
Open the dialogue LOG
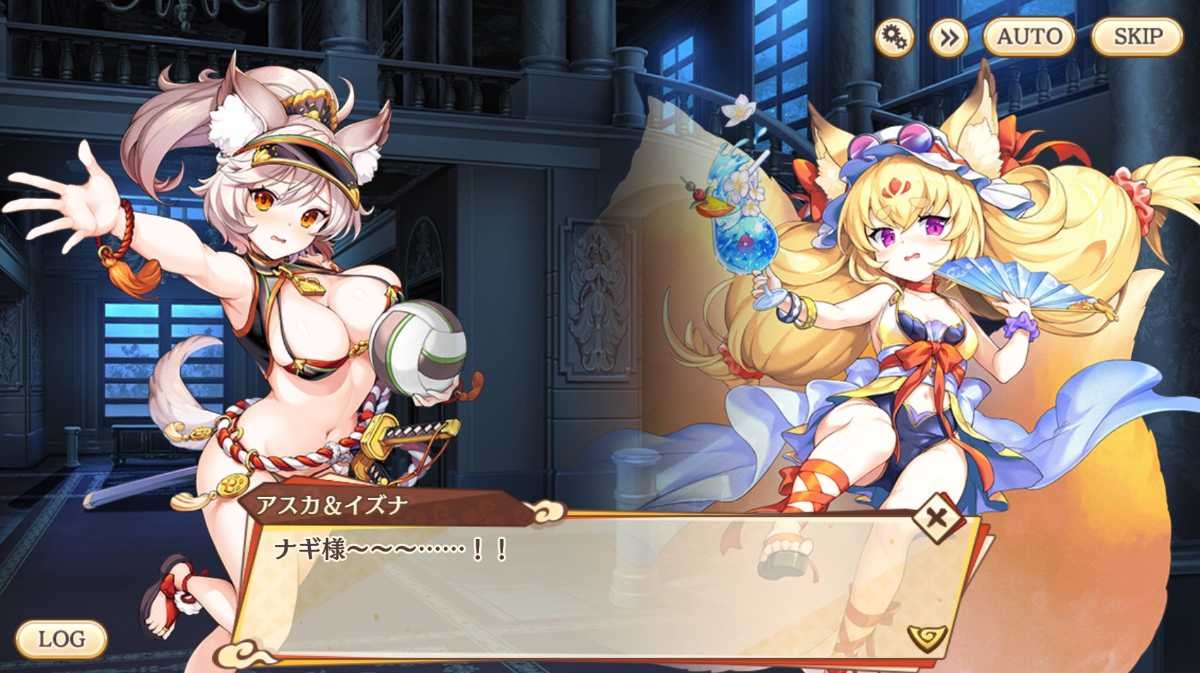[61, 639]
